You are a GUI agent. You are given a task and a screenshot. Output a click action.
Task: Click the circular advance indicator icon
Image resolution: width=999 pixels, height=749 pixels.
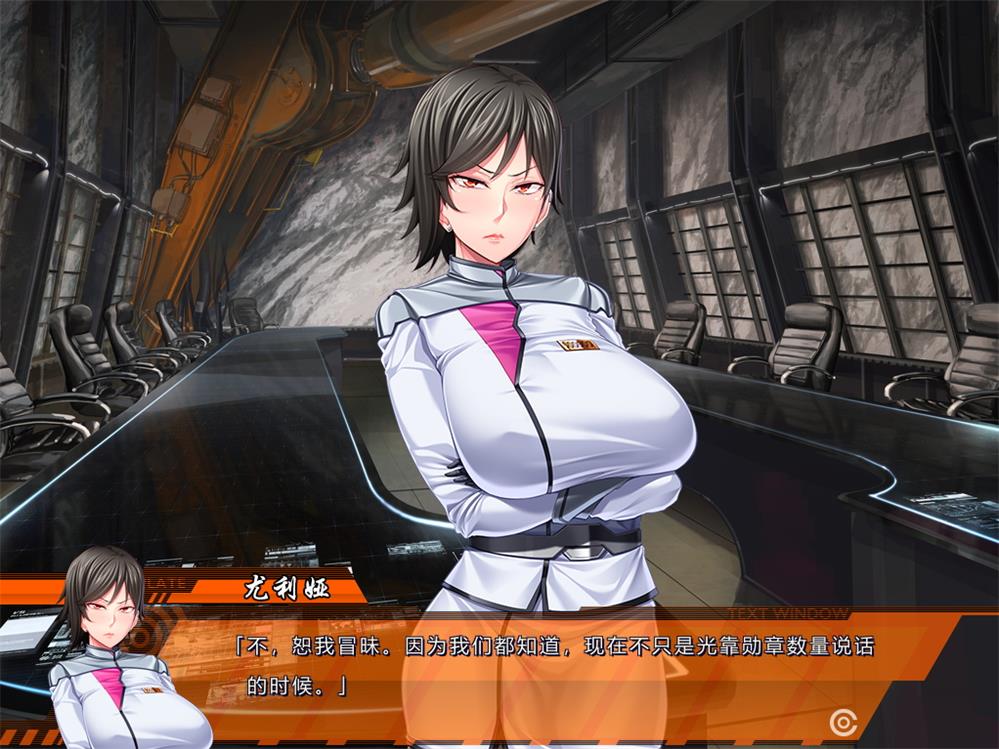point(843,720)
